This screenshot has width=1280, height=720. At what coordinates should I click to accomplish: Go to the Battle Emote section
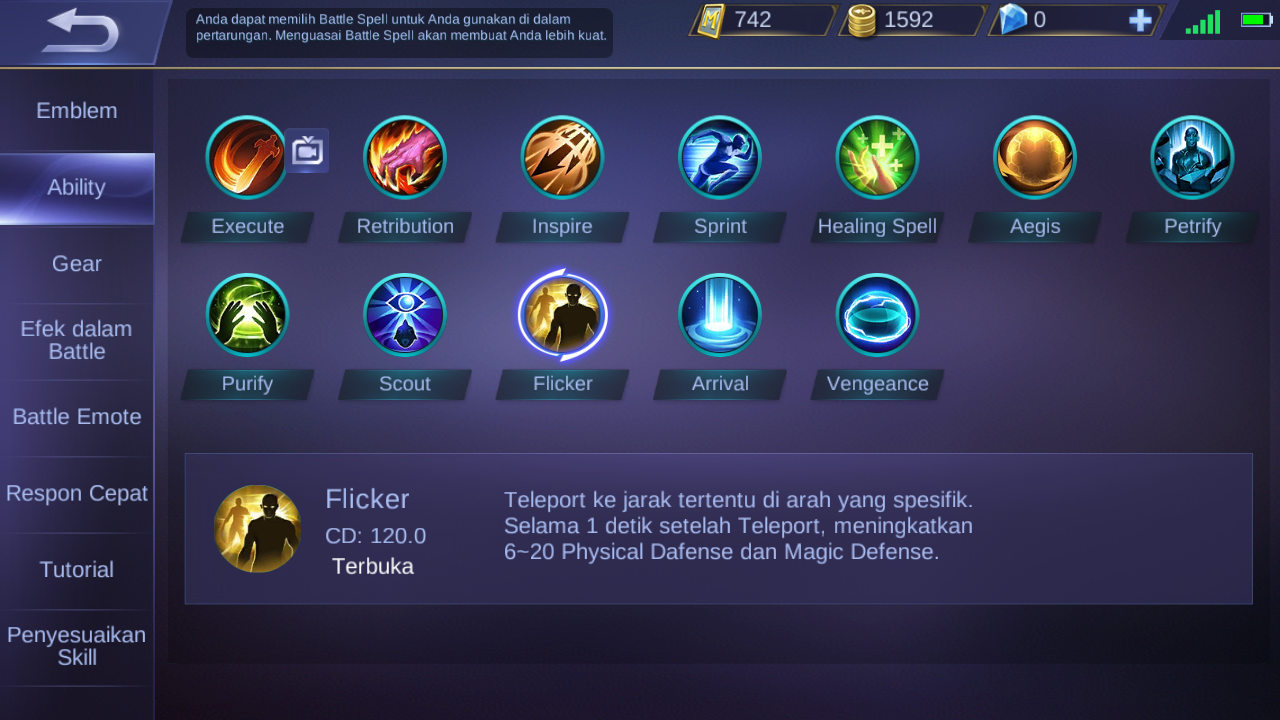77,417
